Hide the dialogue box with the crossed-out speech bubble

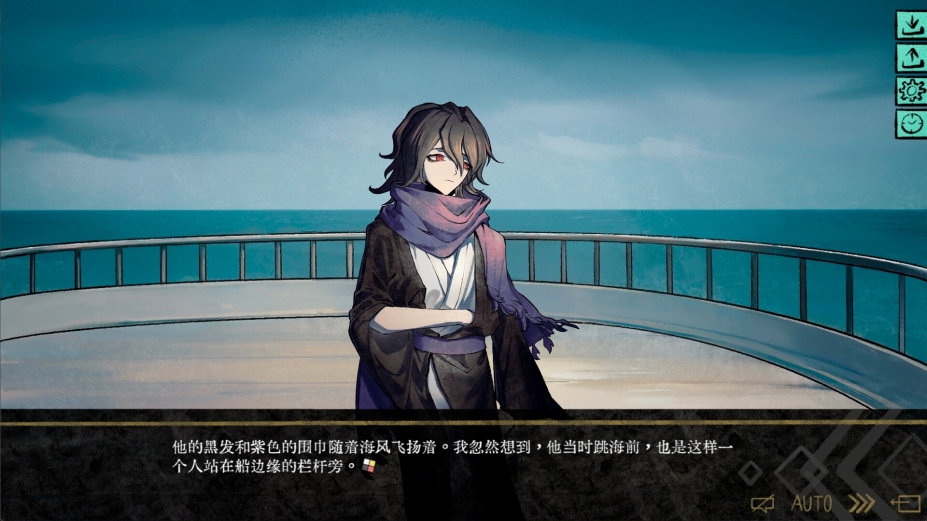click(763, 503)
